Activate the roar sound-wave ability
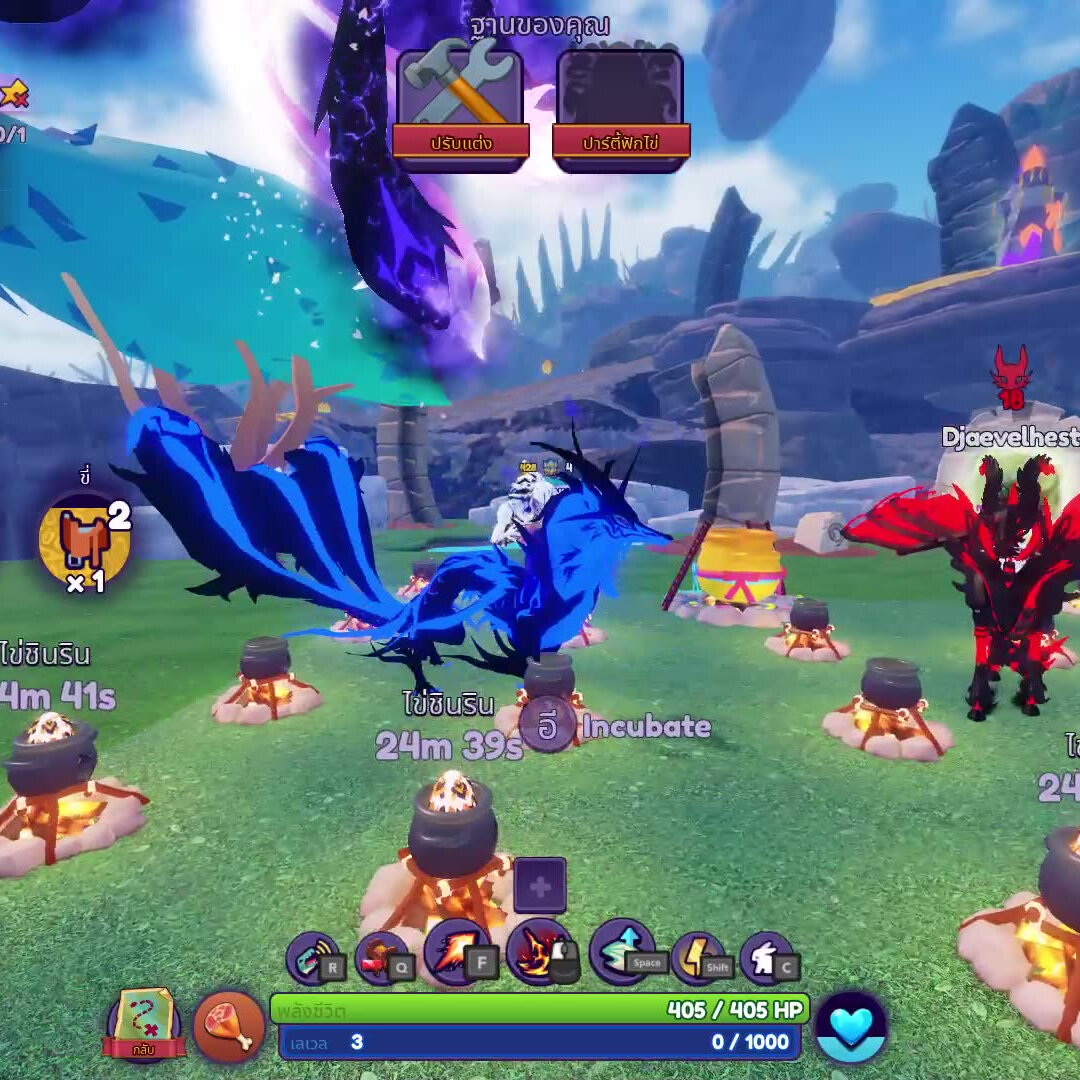 (x=314, y=957)
